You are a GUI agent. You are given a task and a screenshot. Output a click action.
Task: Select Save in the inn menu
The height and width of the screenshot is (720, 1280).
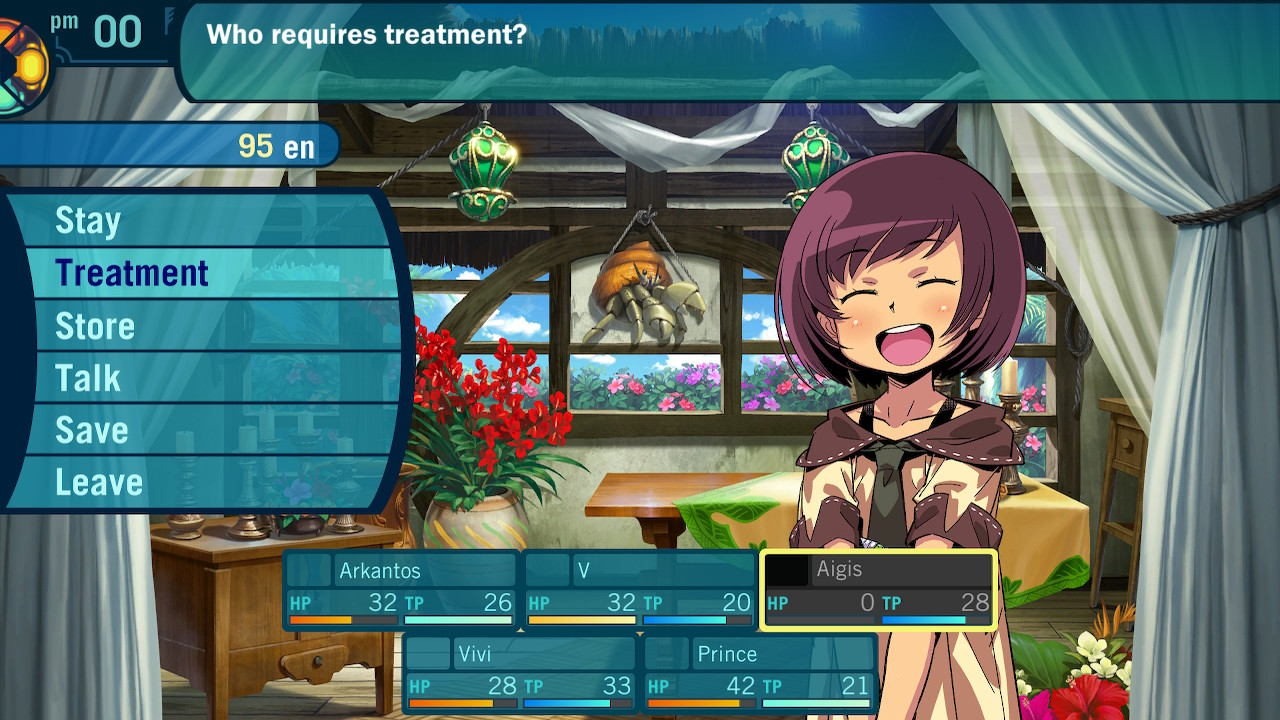pyautogui.click(x=91, y=430)
